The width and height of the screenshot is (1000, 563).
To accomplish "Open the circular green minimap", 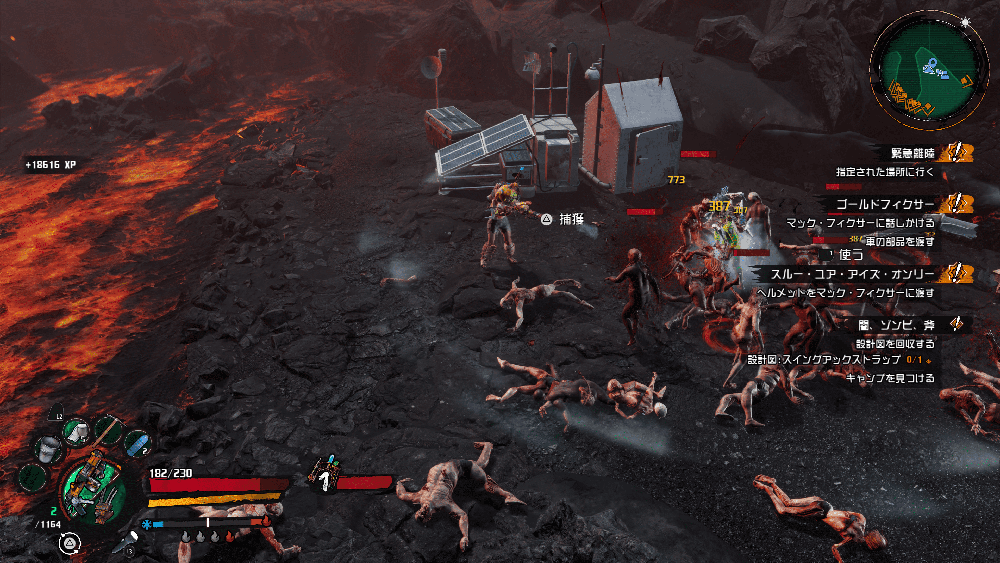I will point(932,63).
